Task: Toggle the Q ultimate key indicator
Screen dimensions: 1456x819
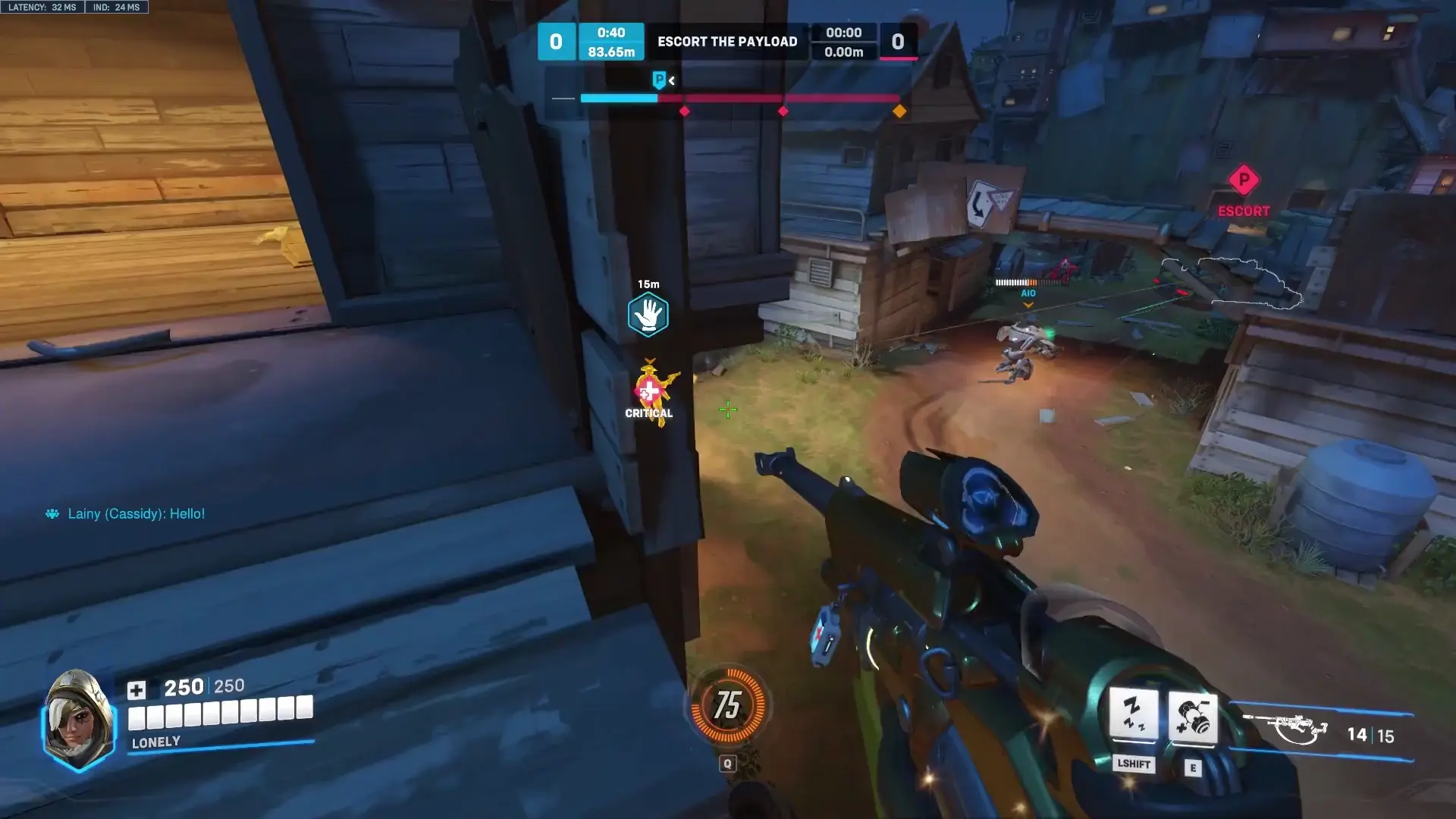Action: tap(728, 764)
